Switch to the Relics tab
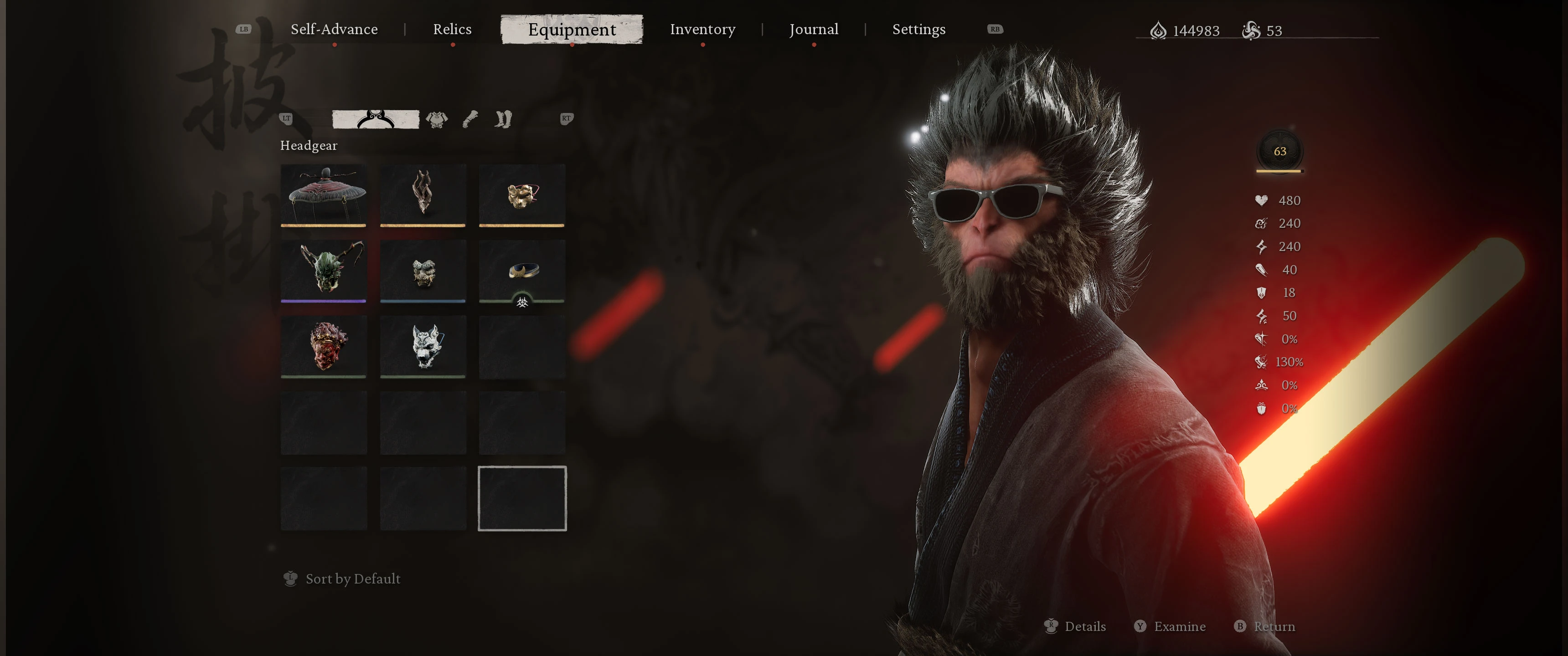 coord(452,29)
